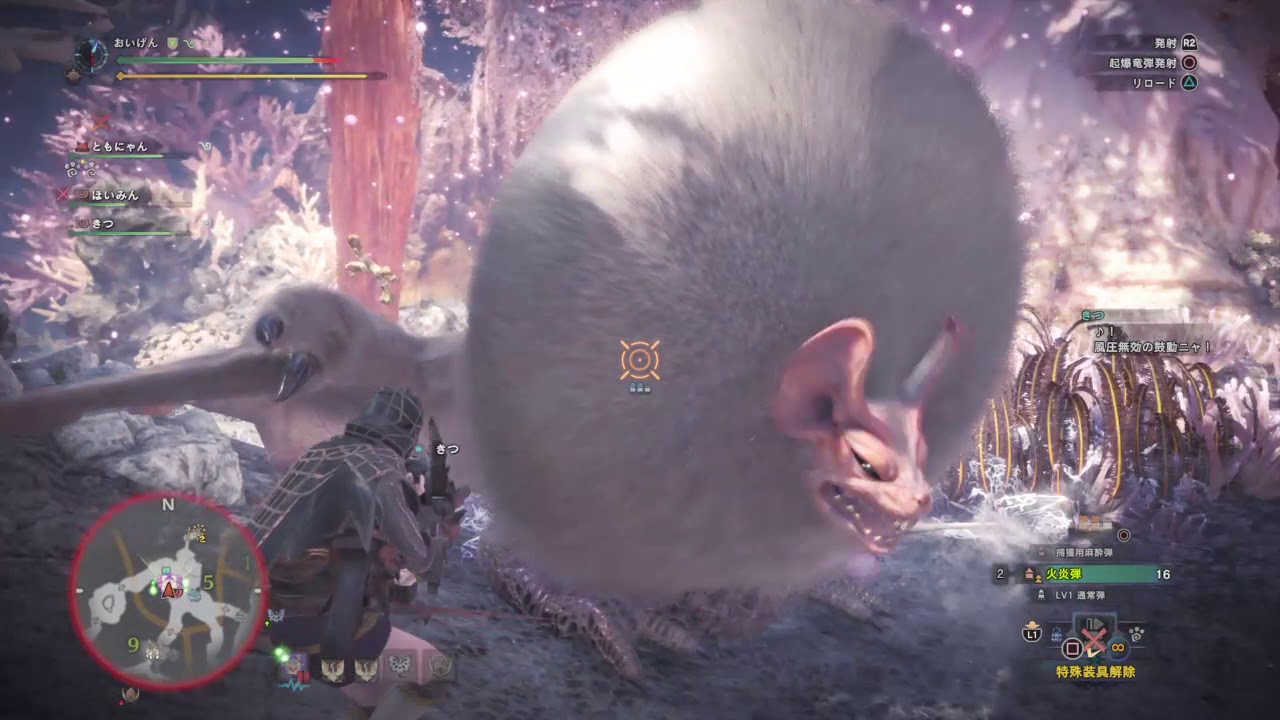
Task: Click the snowflake item icon left of L1
Action: [1056, 632]
